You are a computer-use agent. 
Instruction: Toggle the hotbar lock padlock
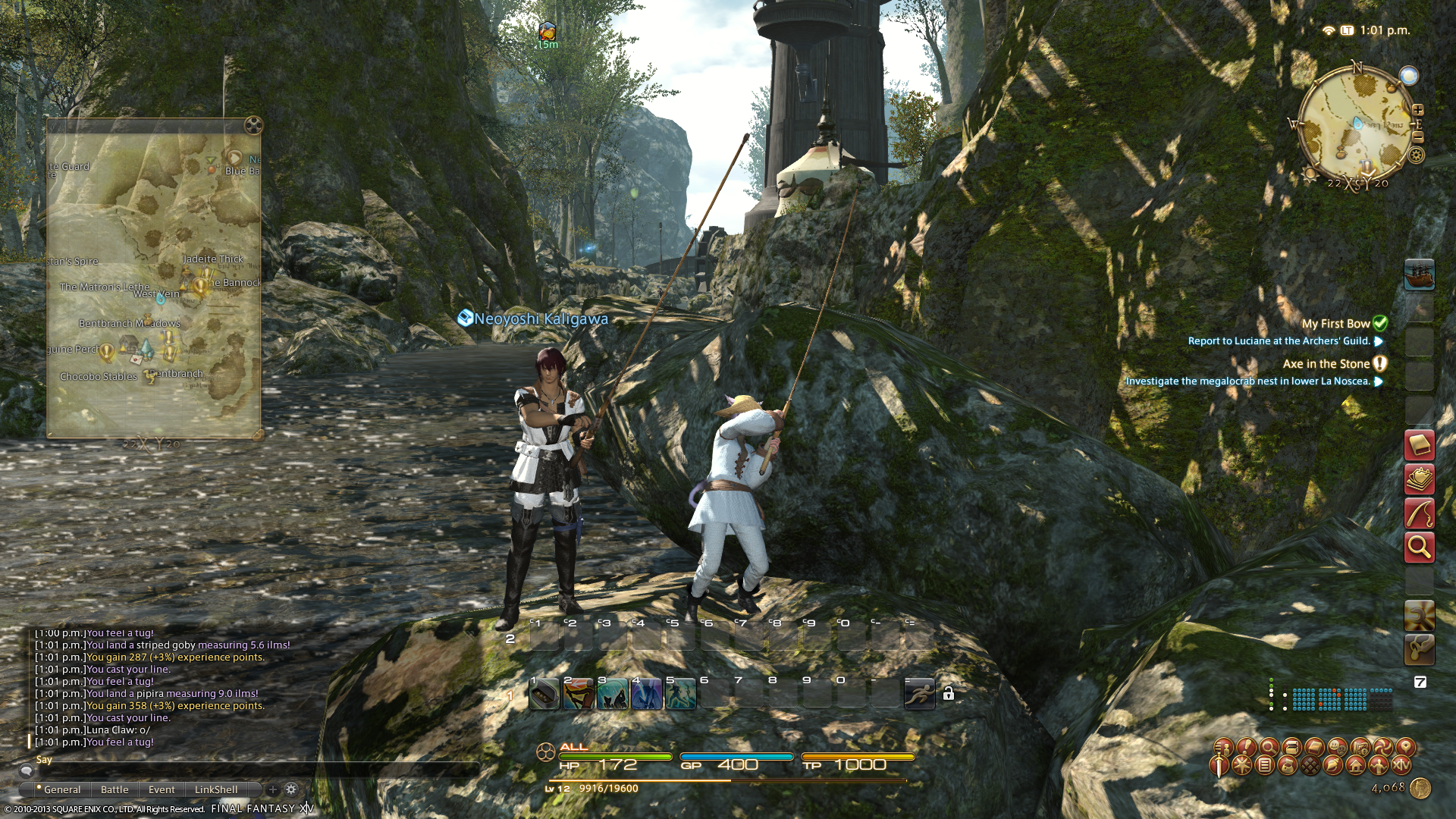[948, 693]
